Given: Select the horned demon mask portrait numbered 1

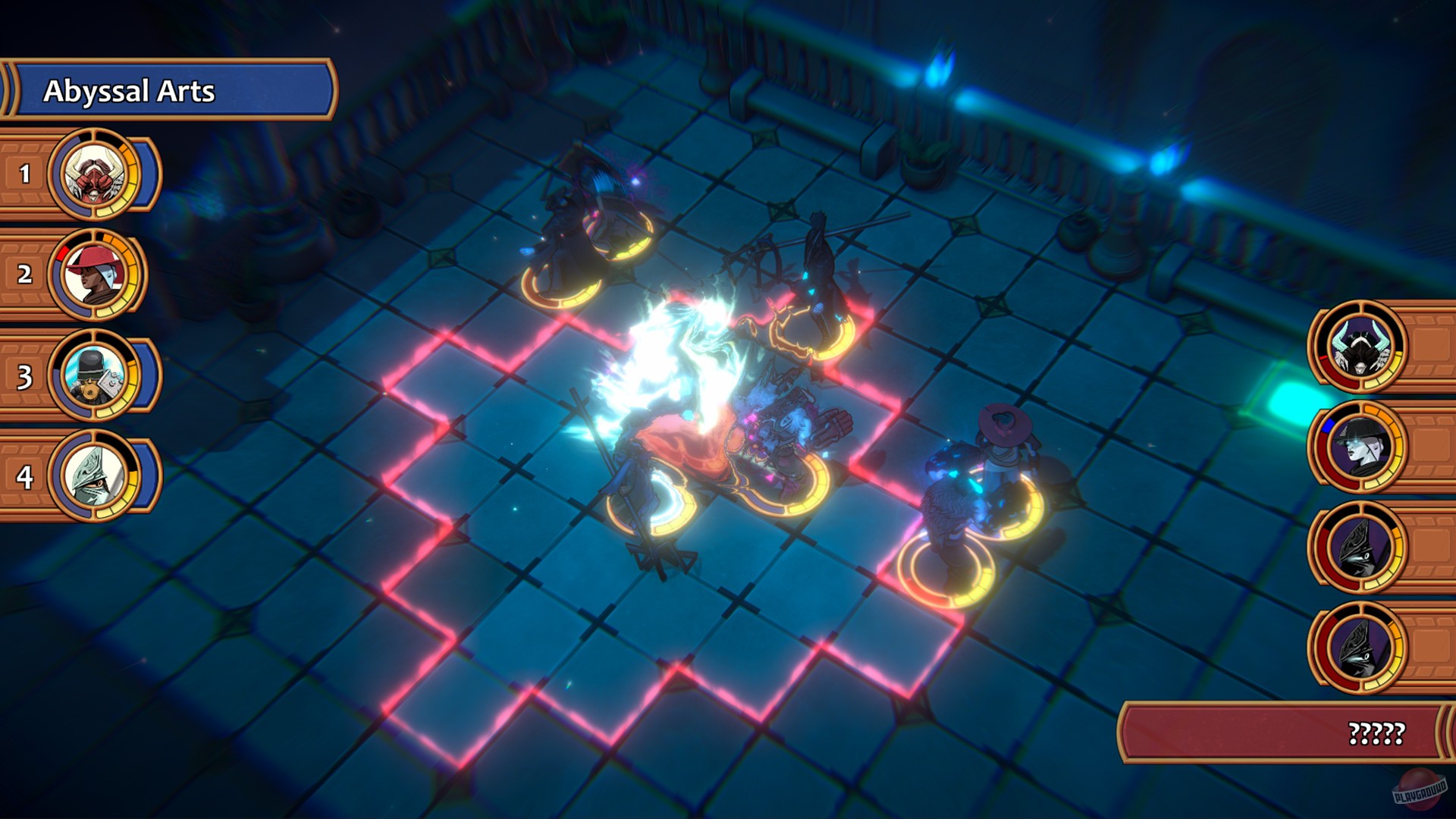Looking at the screenshot, I should coord(93,174).
